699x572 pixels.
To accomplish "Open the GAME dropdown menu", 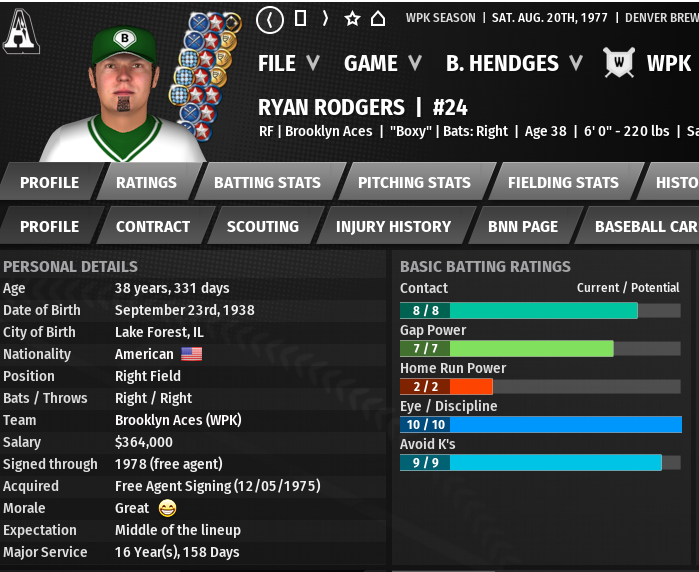I will [381, 63].
